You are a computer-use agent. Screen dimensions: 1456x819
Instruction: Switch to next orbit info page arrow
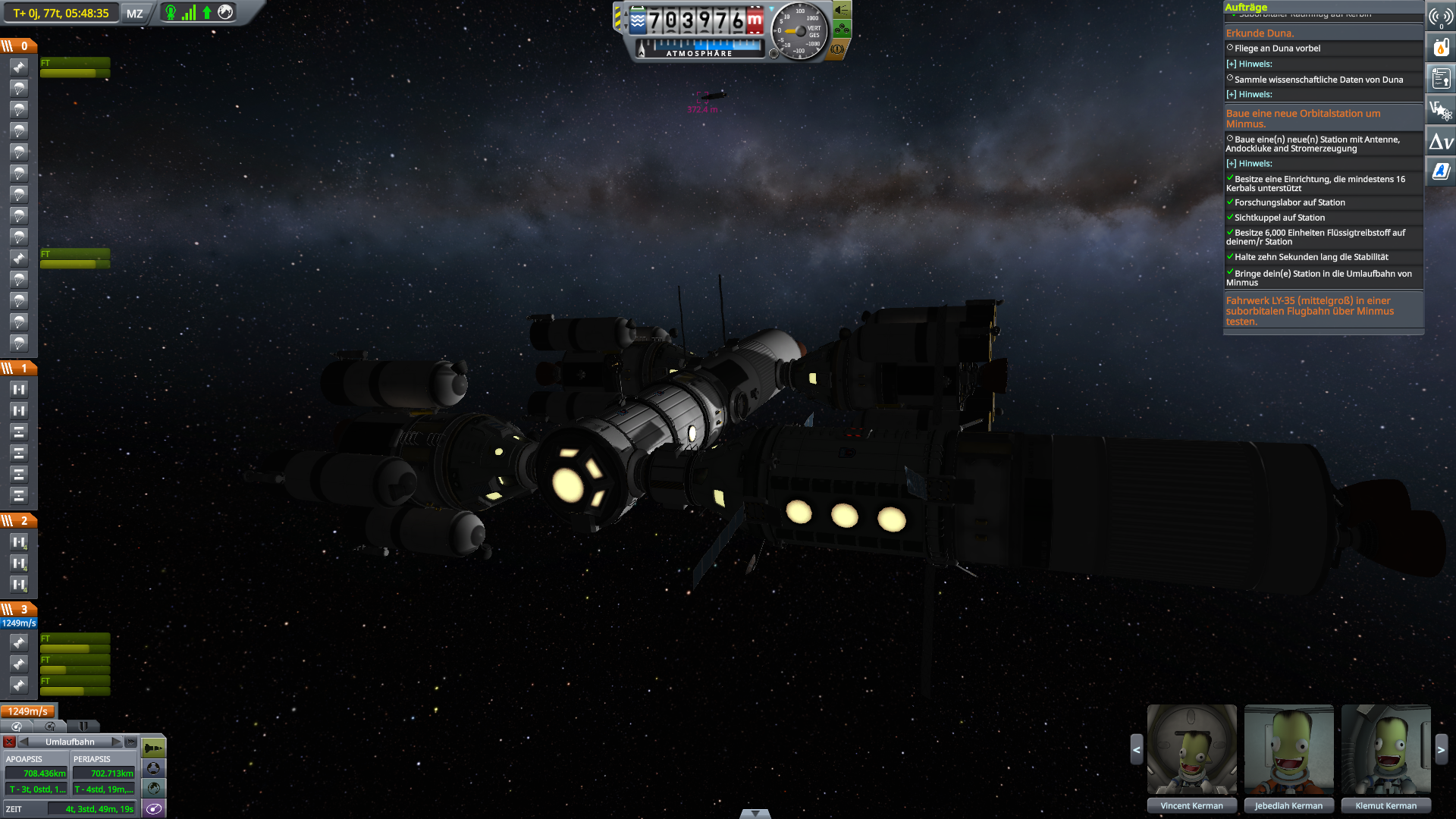coord(116,742)
